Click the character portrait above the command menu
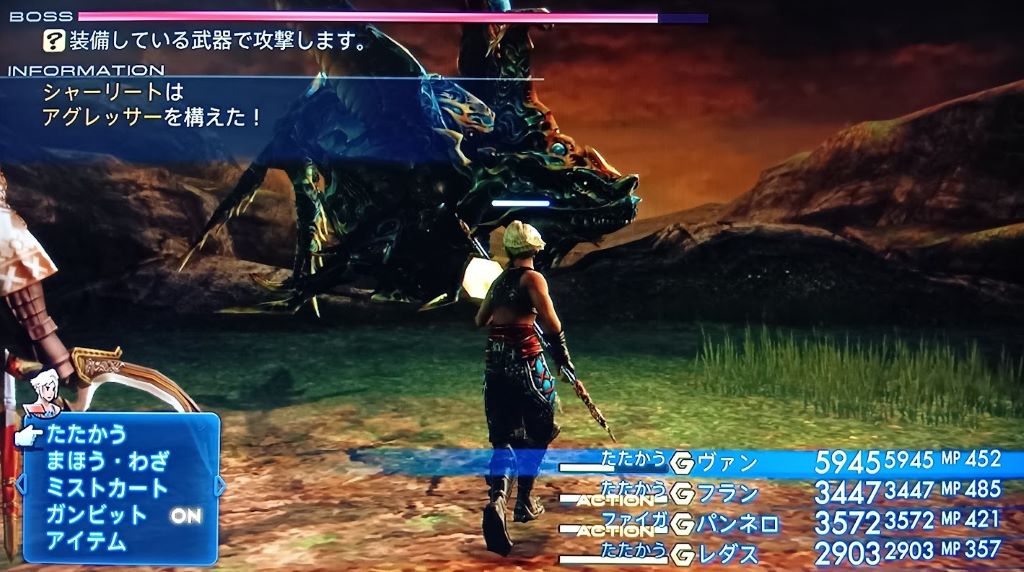Viewport: 1024px width, 572px height. pyautogui.click(x=43, y=392)
